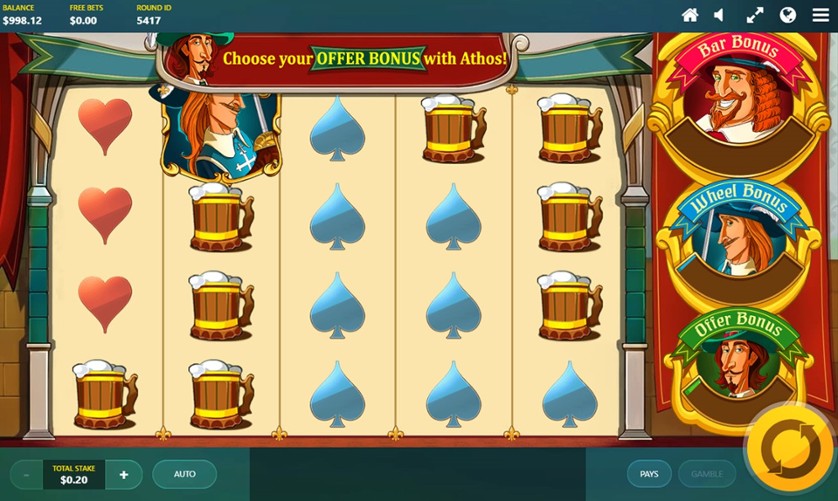This screenshot has width=838, height=501.
Task: Go to the home lobby icon
Action: [690, 15]
